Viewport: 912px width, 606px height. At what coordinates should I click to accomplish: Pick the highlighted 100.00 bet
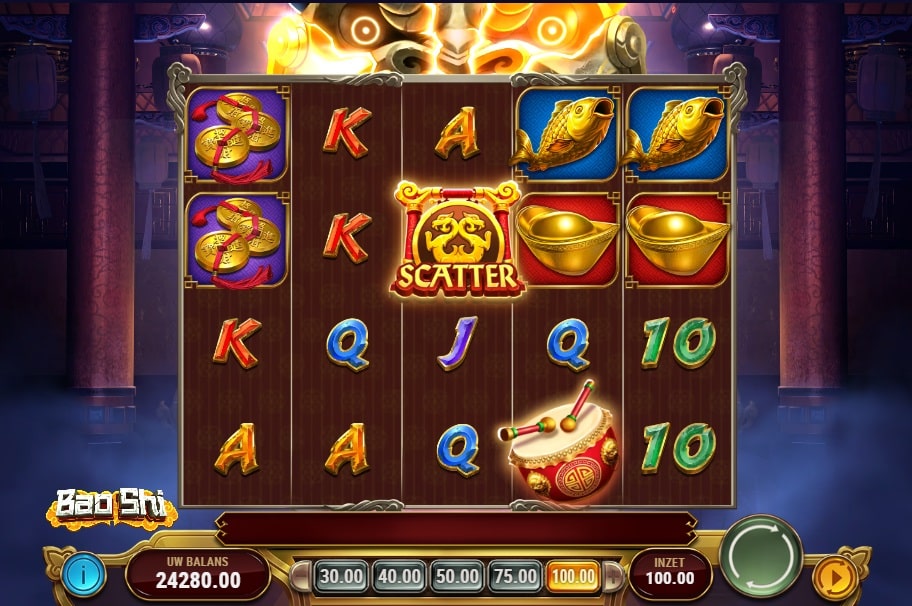(573, 576)
